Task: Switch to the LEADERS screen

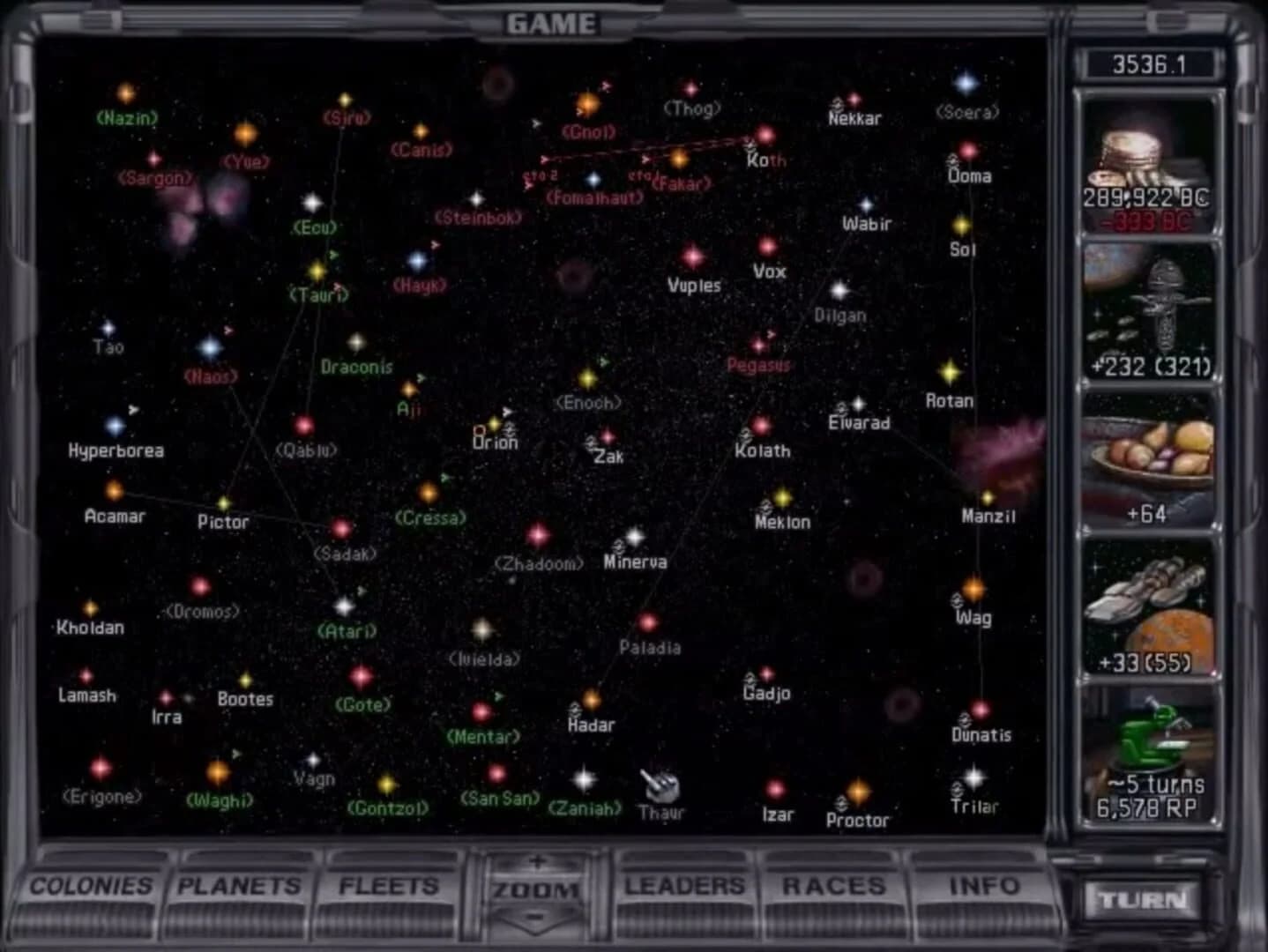Action: (686, 887)
